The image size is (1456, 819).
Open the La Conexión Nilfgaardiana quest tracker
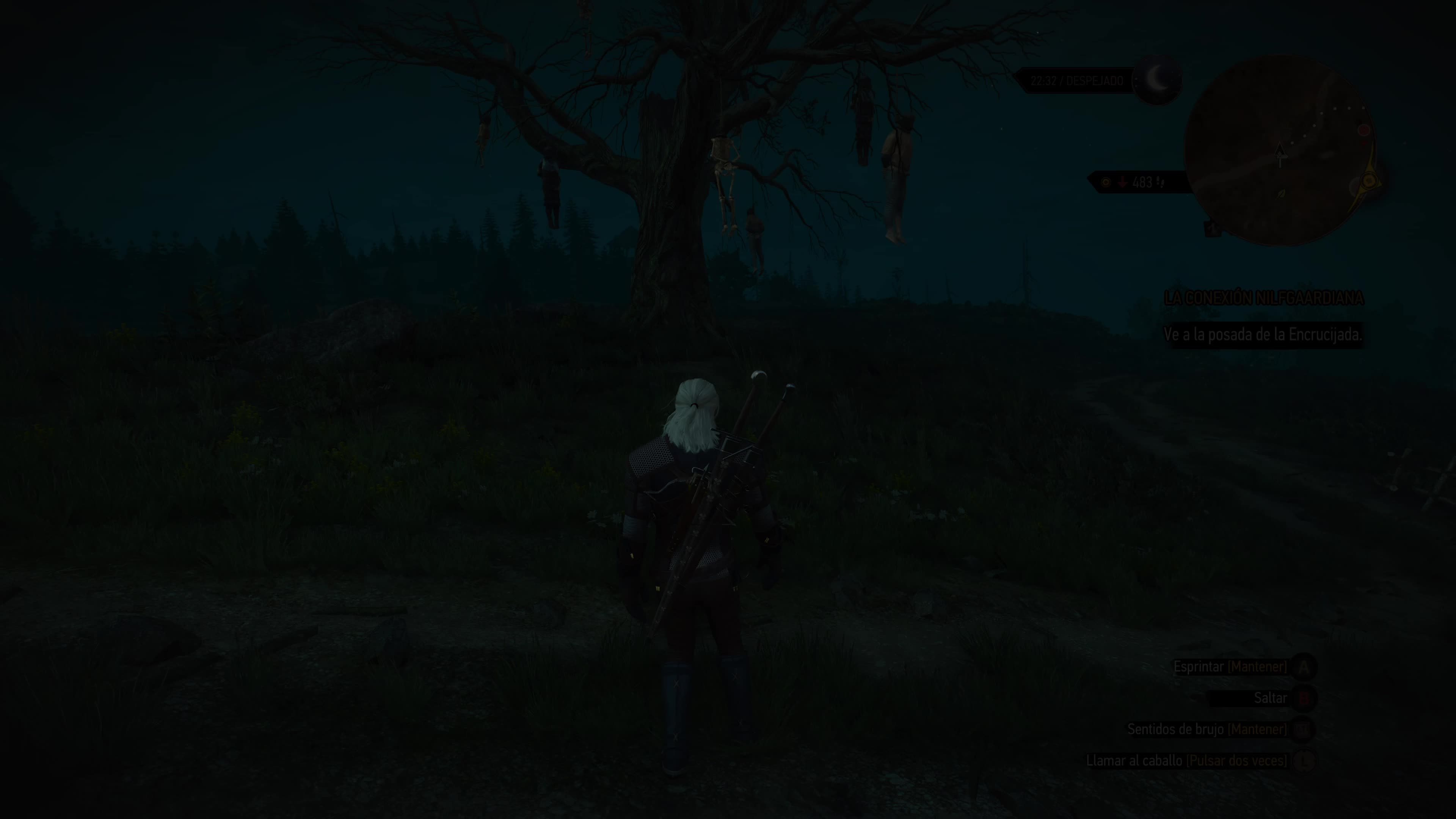point(1263,298)
